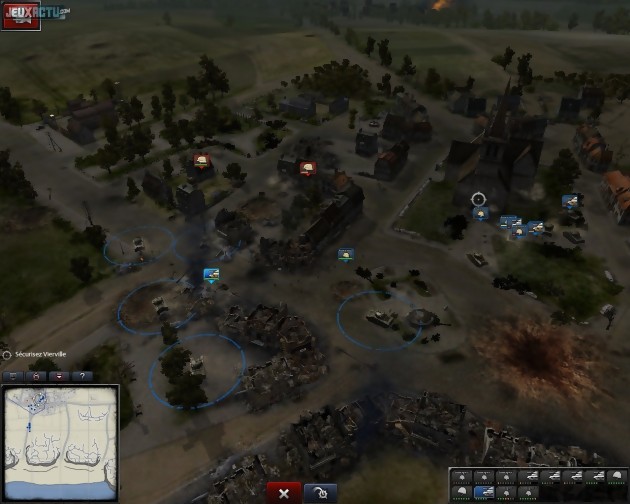Click the tactical minimap
Image resolution: width=630 pixels, height=504 pixels.
click(59, 442)
